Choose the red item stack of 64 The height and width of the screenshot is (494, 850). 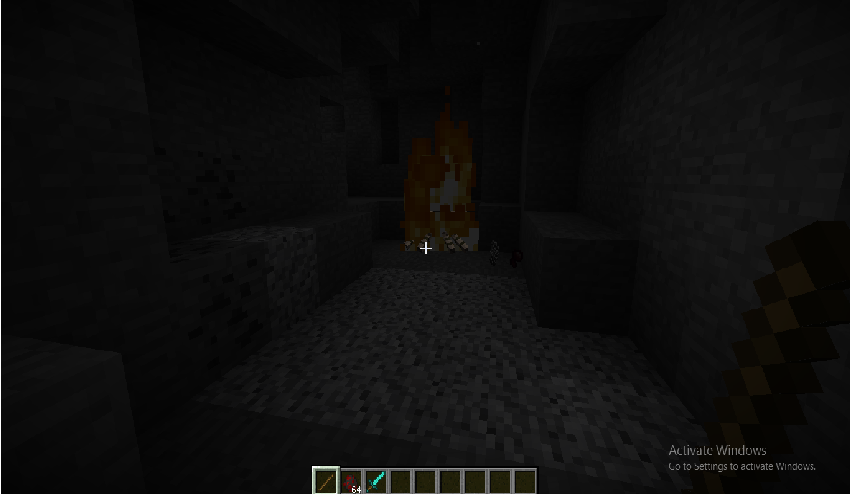(x=351, y=481)
